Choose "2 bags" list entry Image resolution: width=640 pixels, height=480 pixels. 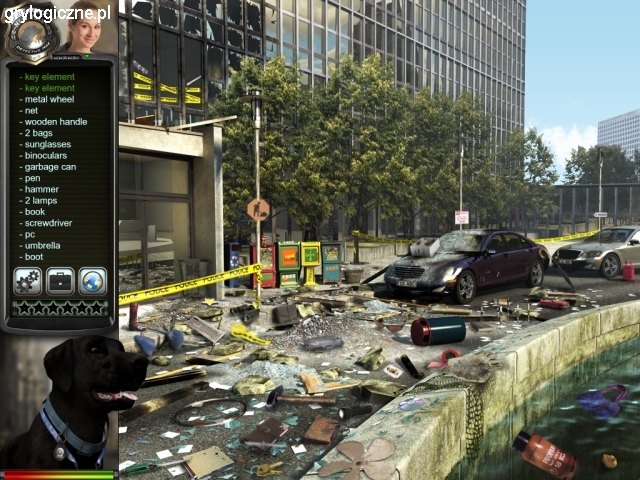tap(40, 133)
